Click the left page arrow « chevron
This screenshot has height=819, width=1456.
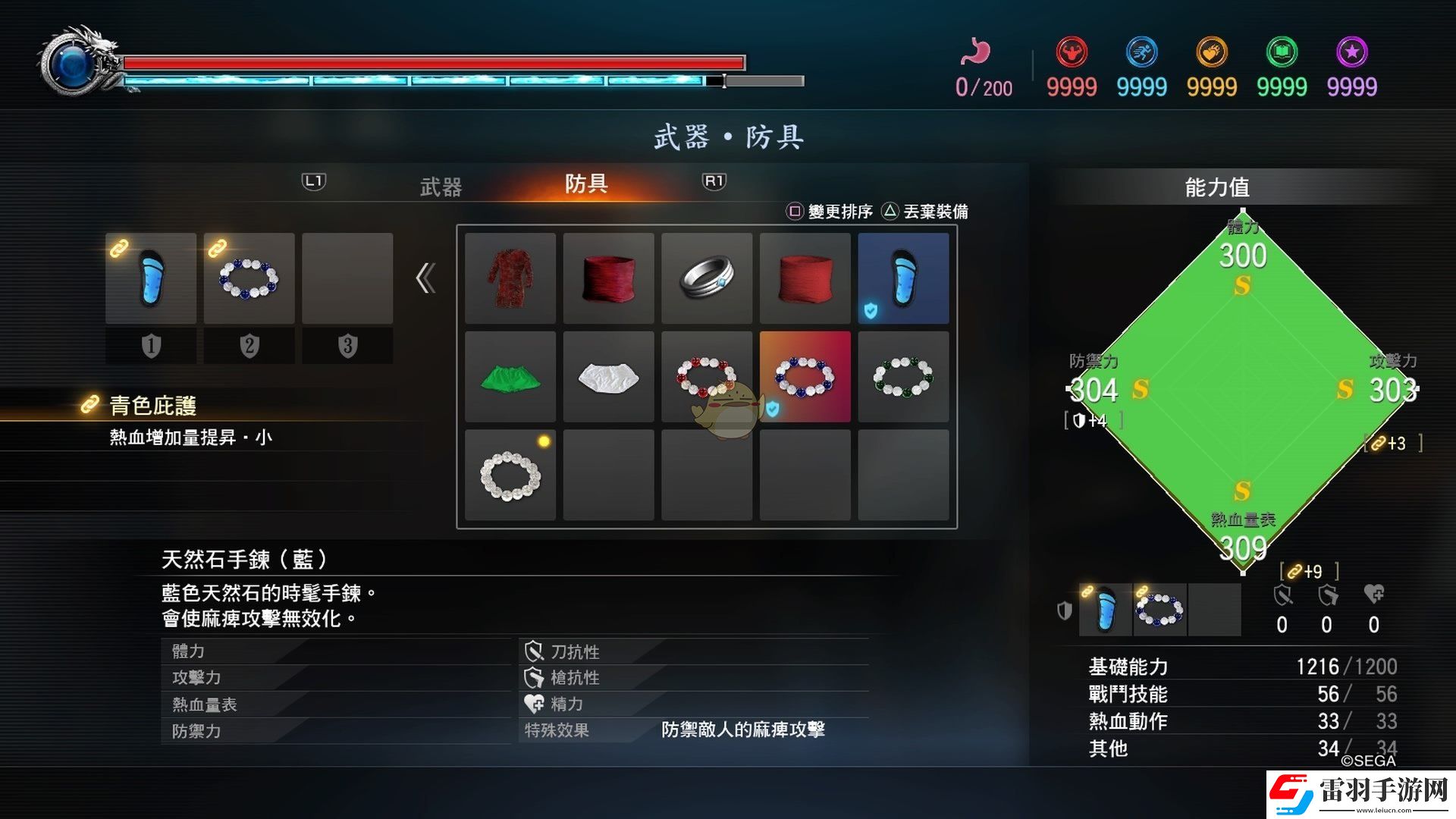point(425,278)
